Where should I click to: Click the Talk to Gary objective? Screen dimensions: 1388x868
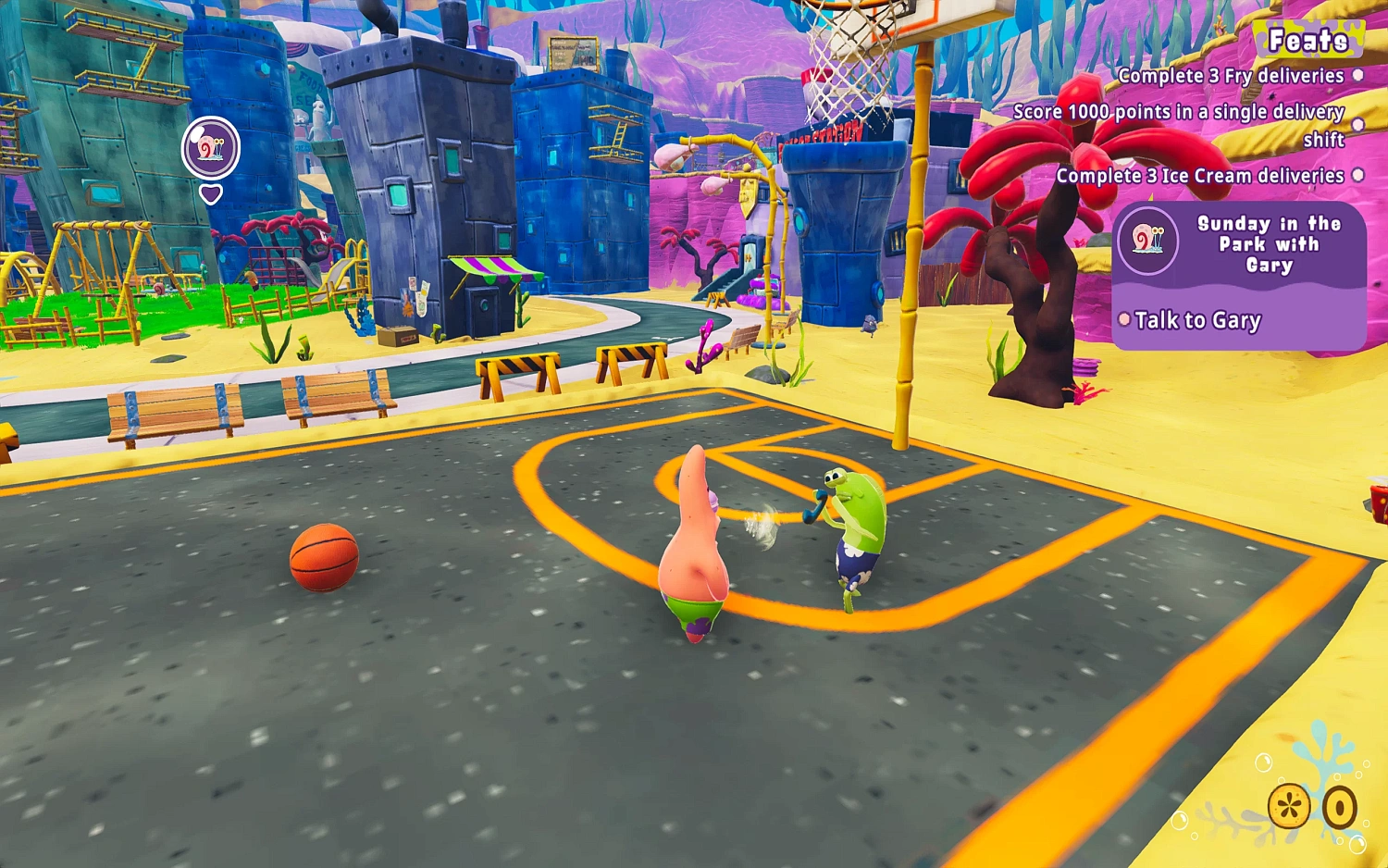tap(1201, 320)
